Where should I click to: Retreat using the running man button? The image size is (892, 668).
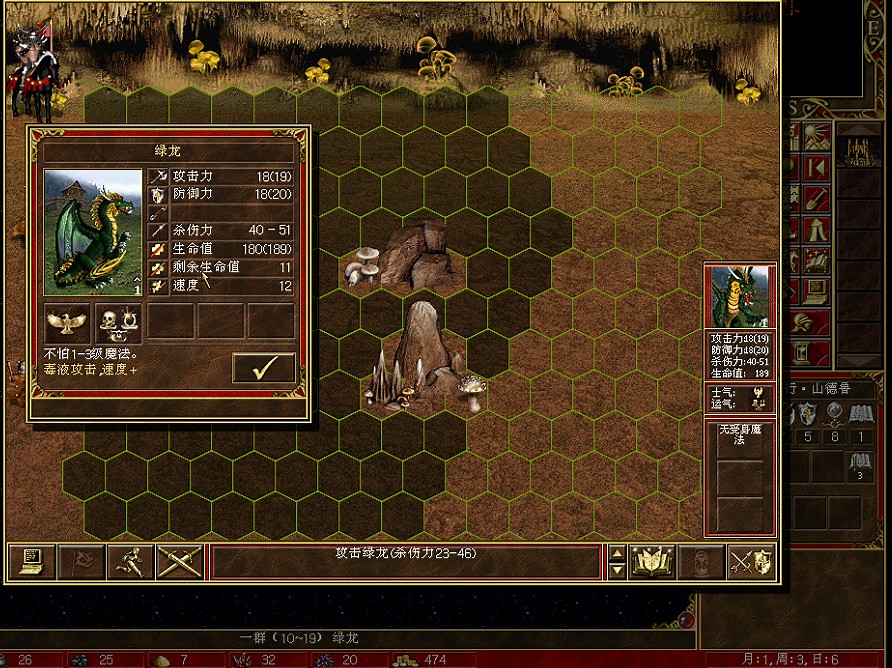(131, 562)
